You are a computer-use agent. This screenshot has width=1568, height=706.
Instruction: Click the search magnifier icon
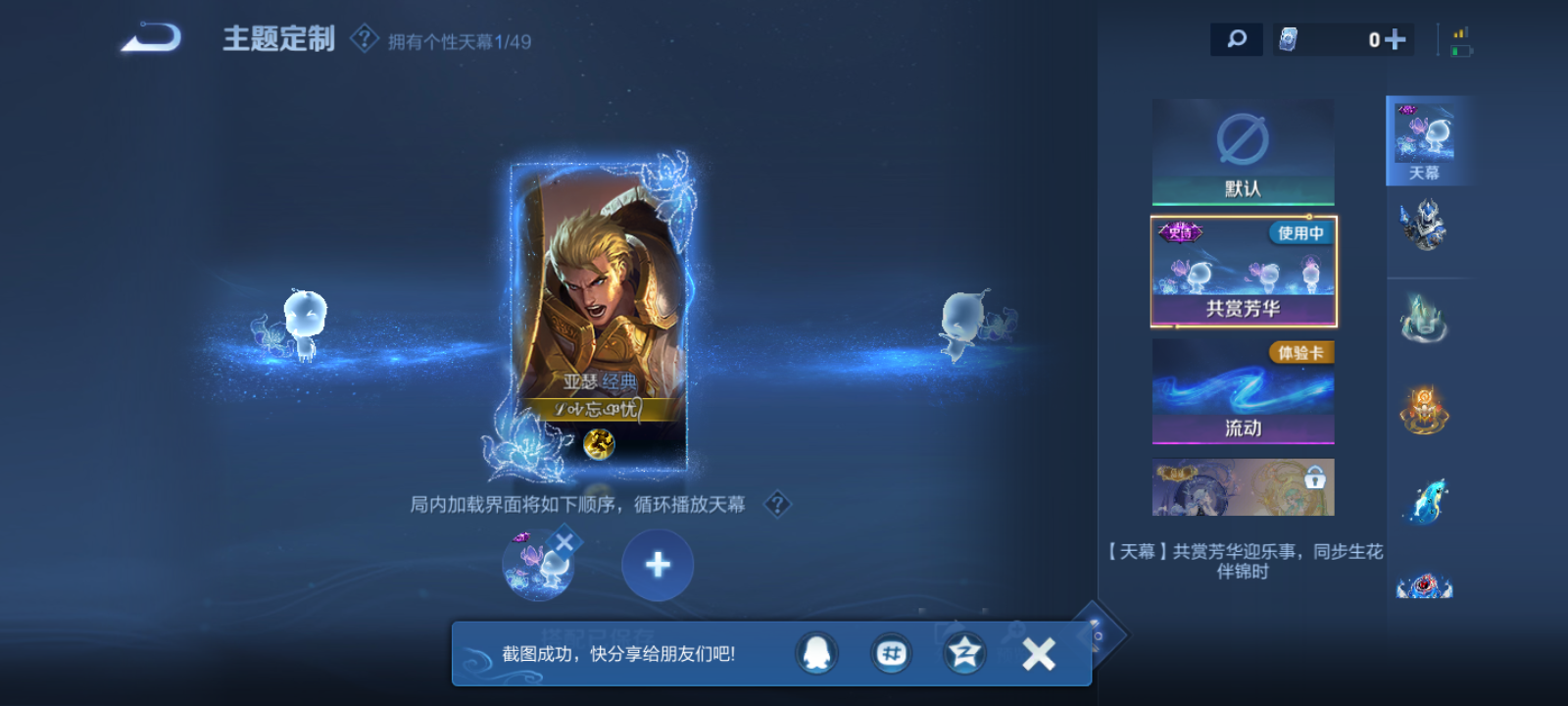(x=1236, y=39)
